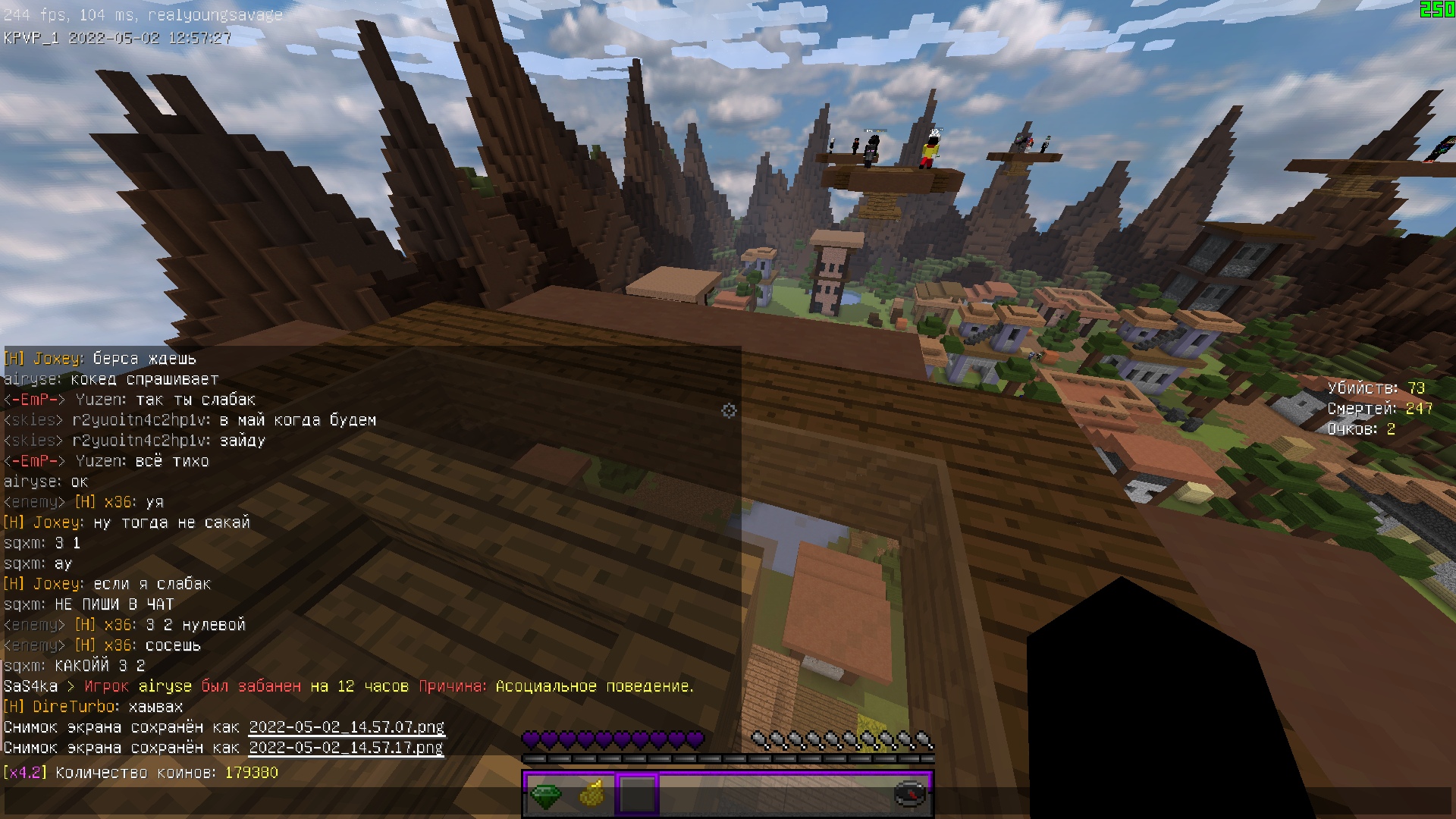Viewport: 1456px width, 819px height.
Task: Click the coin total 179380 in chat
Action: (250, 771)
